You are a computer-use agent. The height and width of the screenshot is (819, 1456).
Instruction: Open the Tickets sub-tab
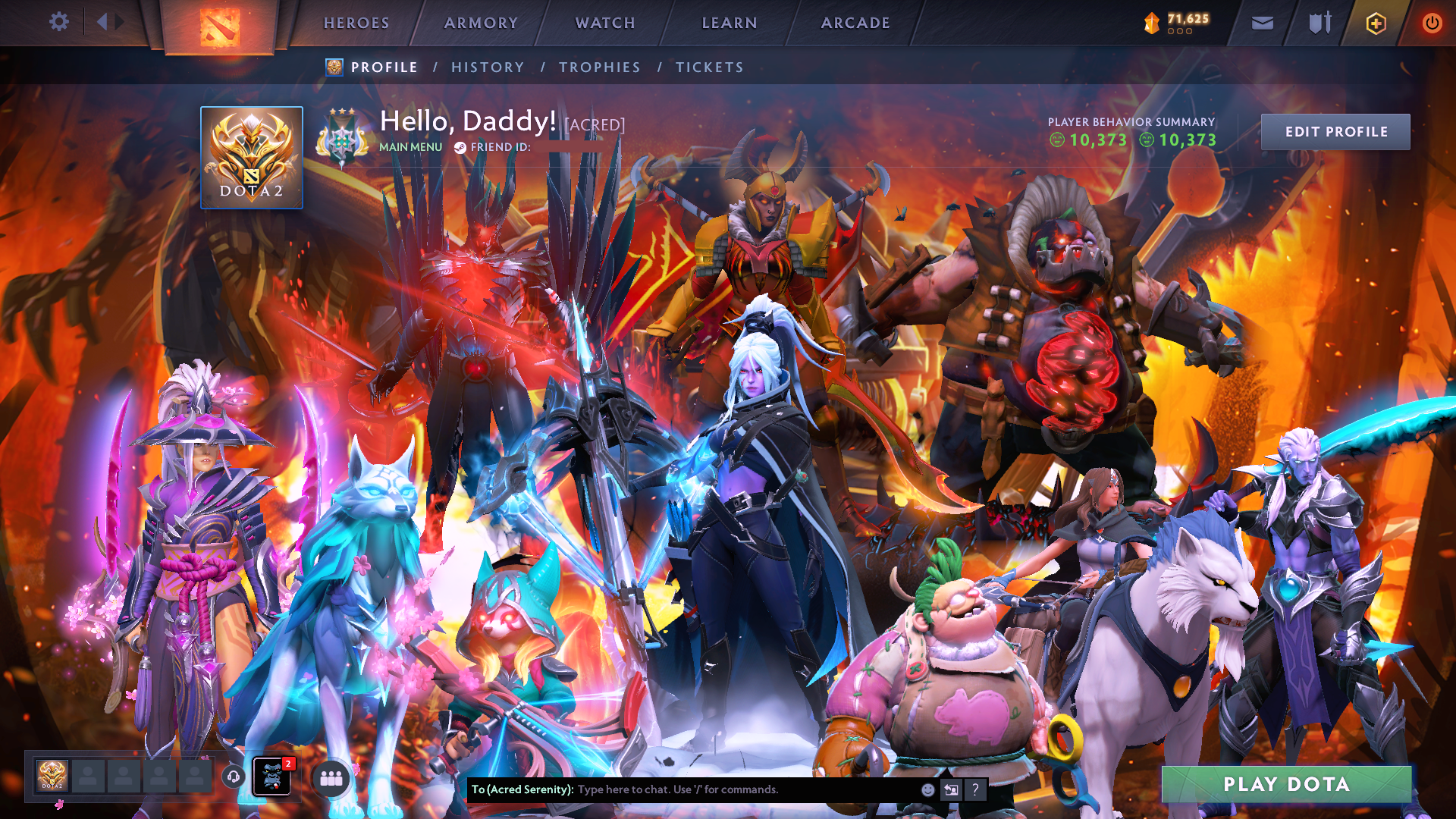pos(710,67)
